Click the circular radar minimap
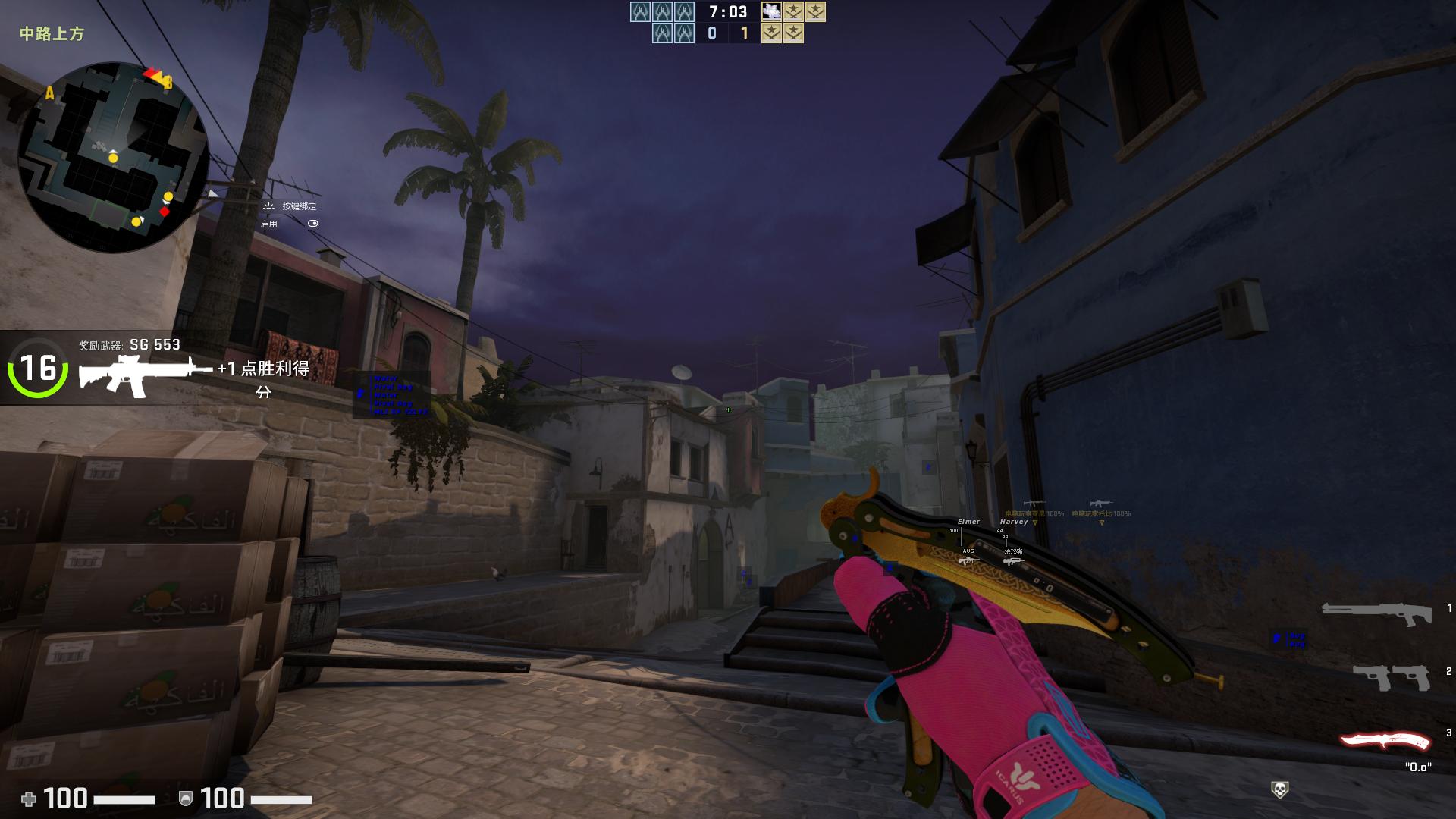This screenshot has width=1456, height=819. click(114, 157)
